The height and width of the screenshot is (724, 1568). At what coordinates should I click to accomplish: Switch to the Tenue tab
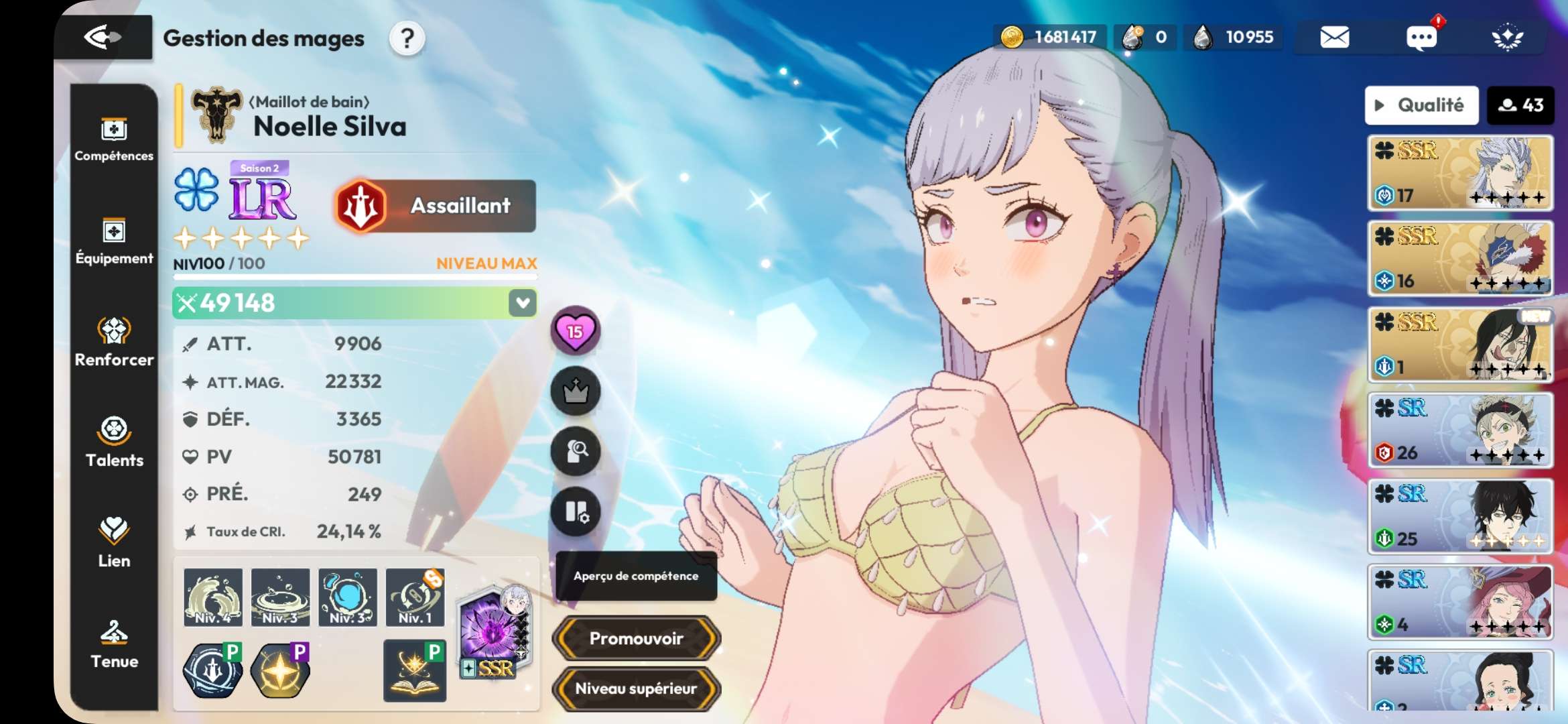[114, 644]
